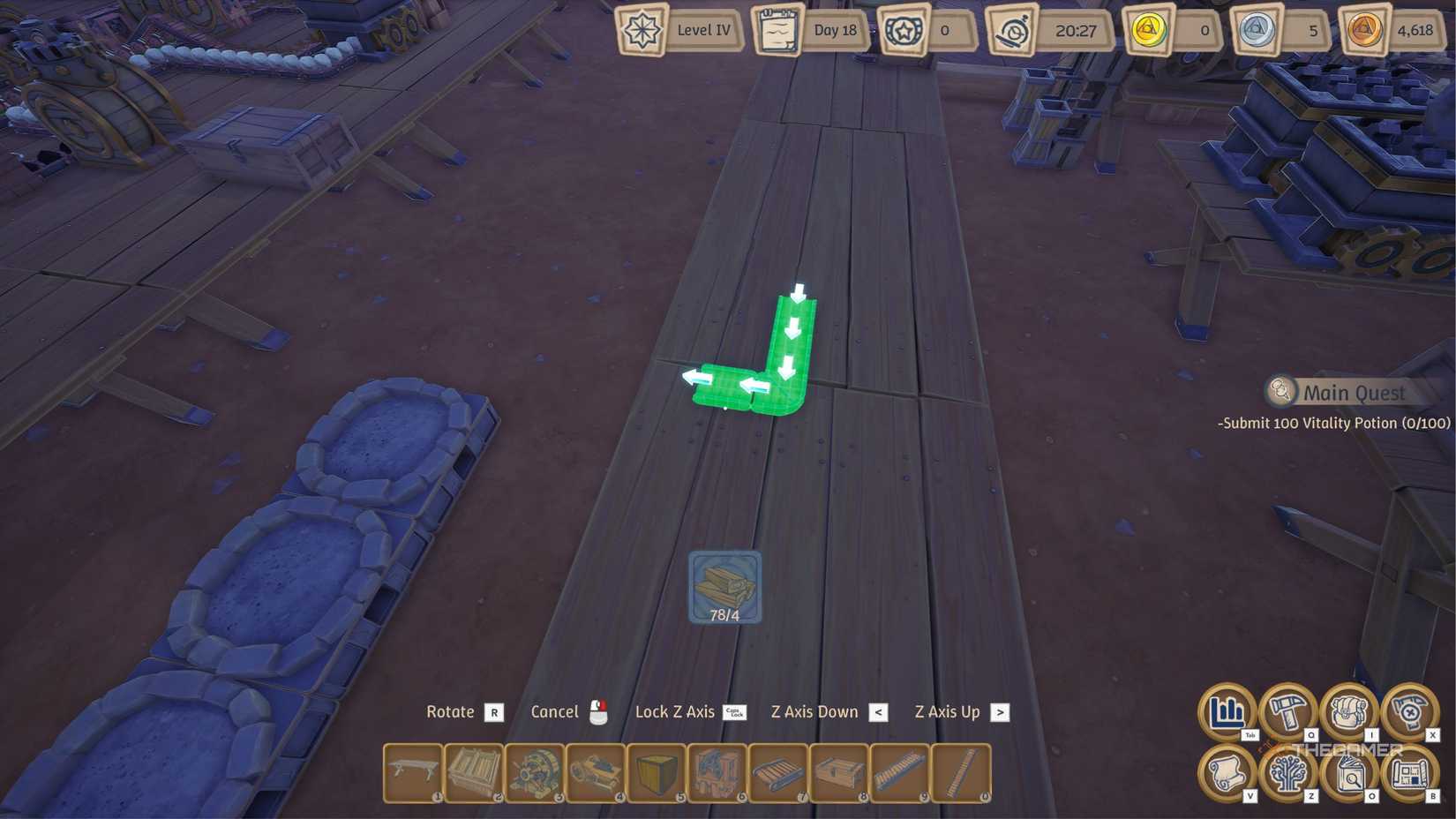The height and width of the screenshot is (819, 1456).
Task: Open the encyclopedia handbook icon
Action: click(1350, 772)
